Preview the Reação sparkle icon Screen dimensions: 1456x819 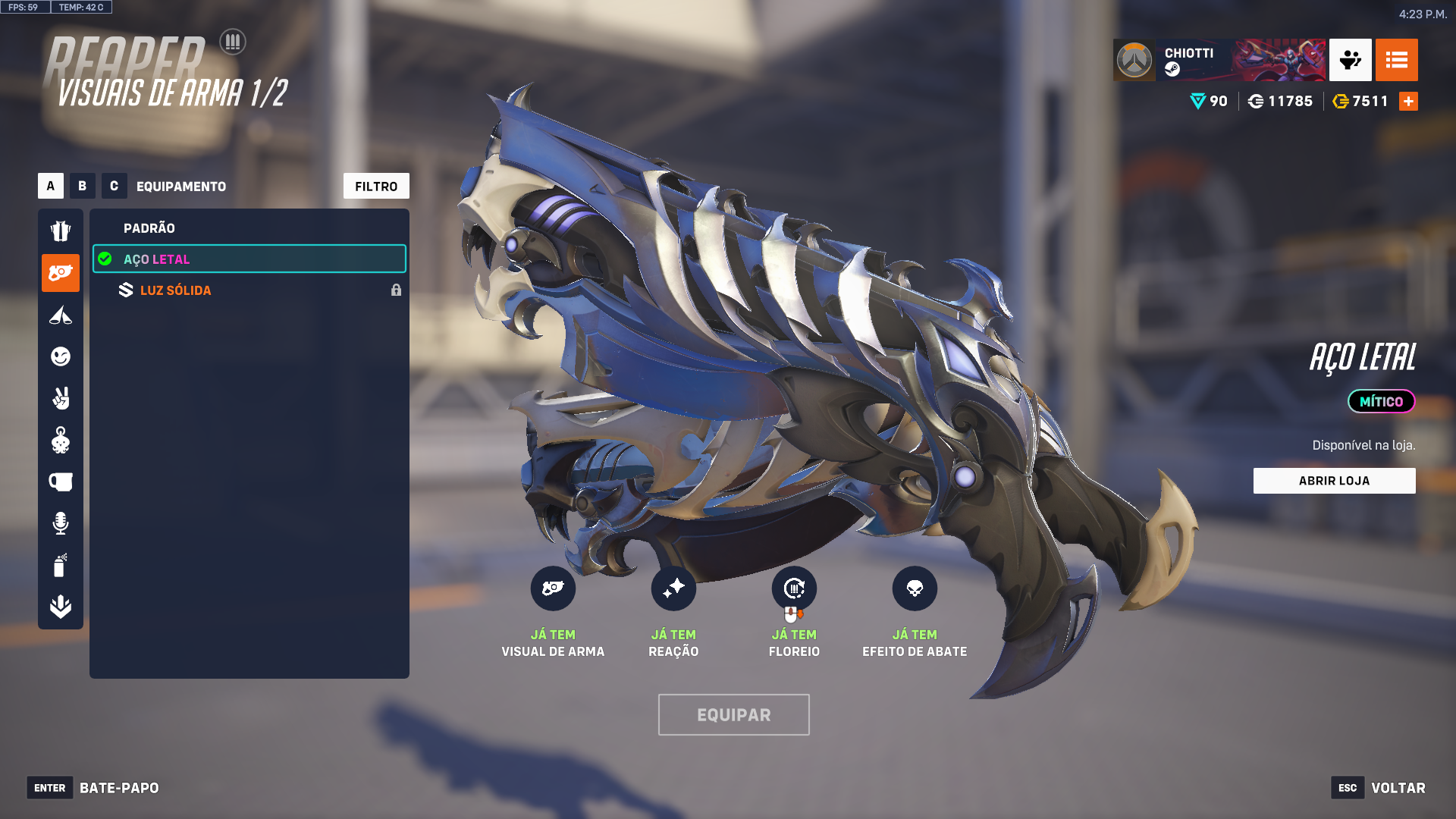(x=673, y=588)
